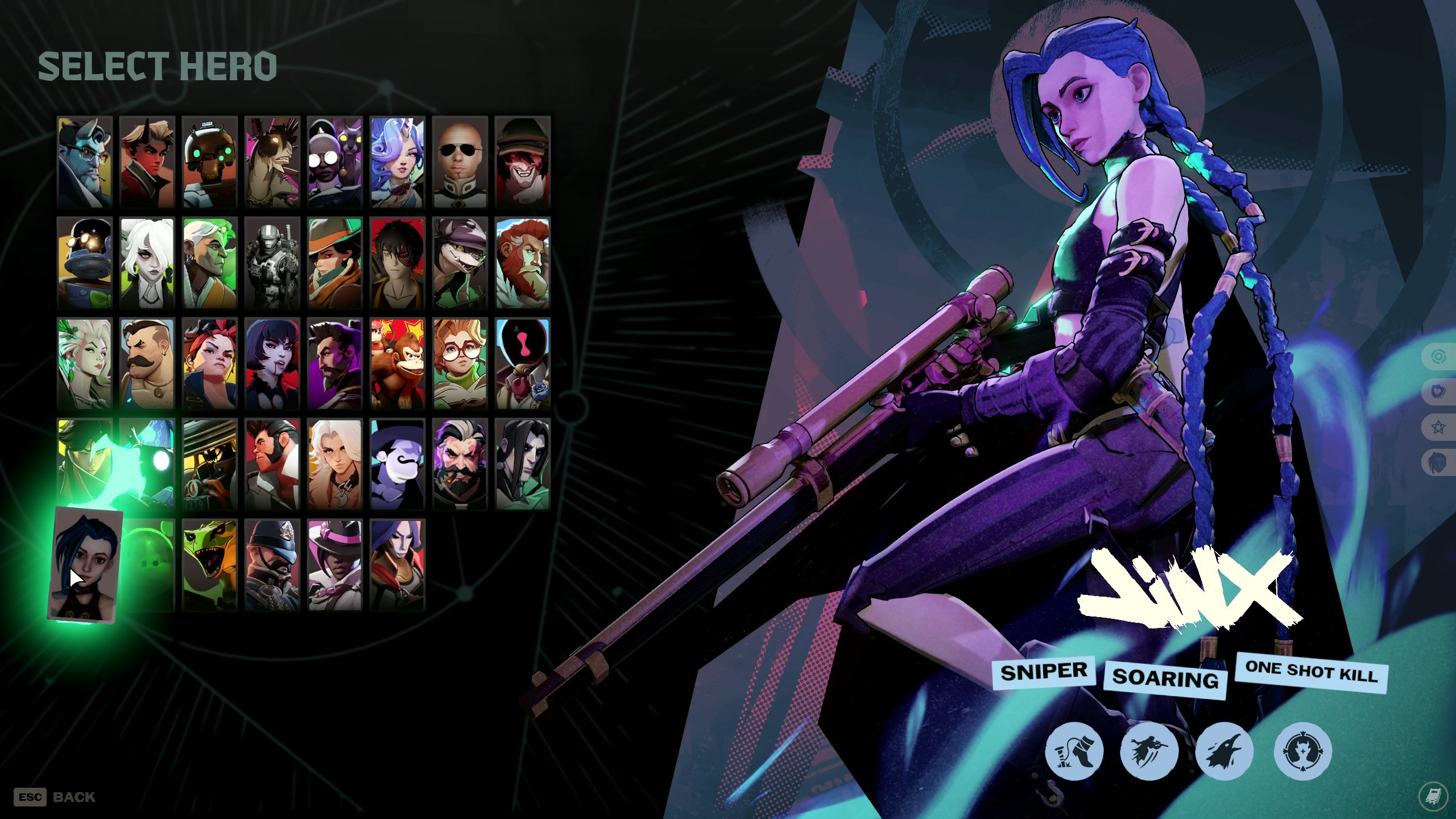Select the bald hero with sunglasses
This screenshot has height=819, width=1456.
point(460,162)
